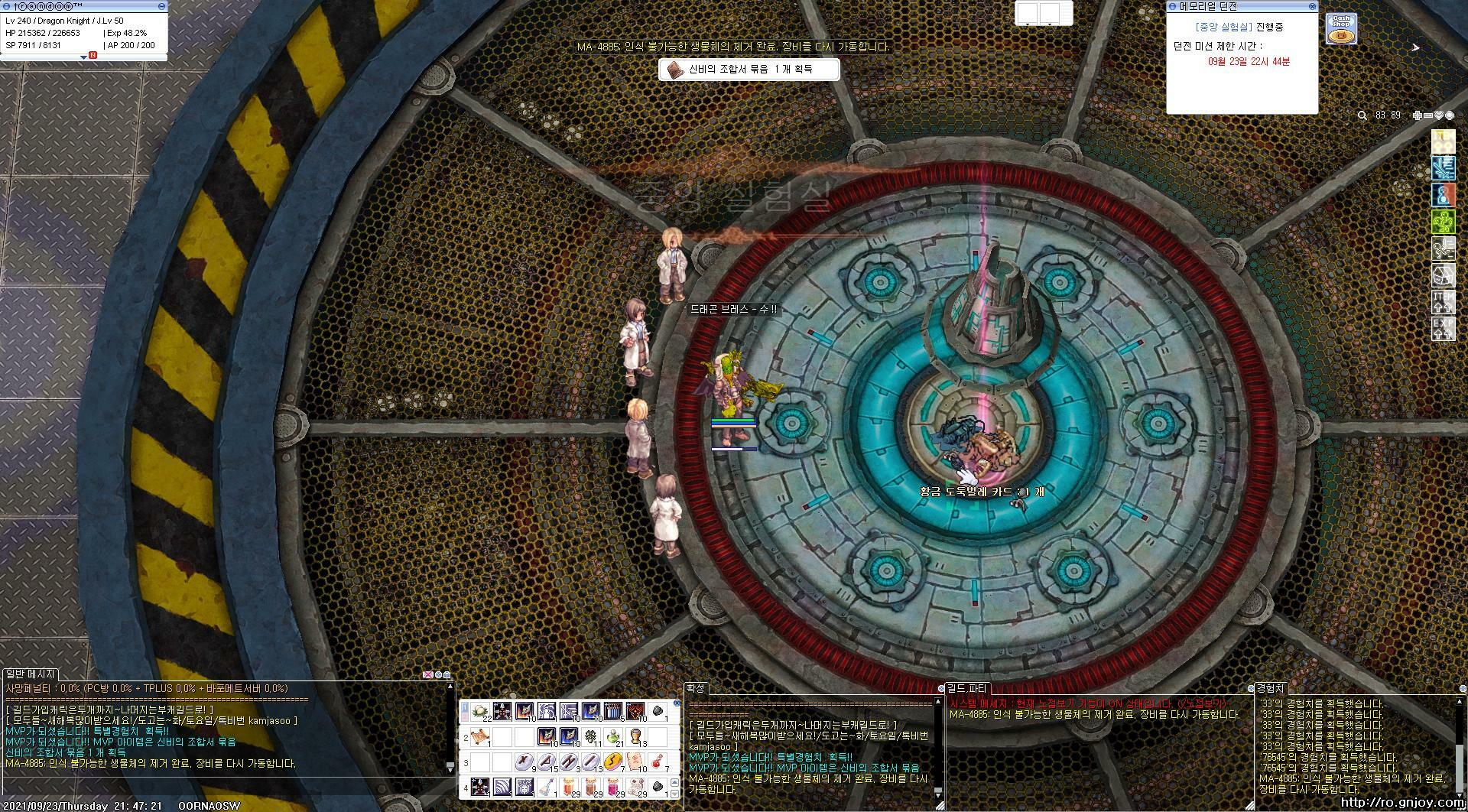Use the egg nest item in hotbar

480,713
